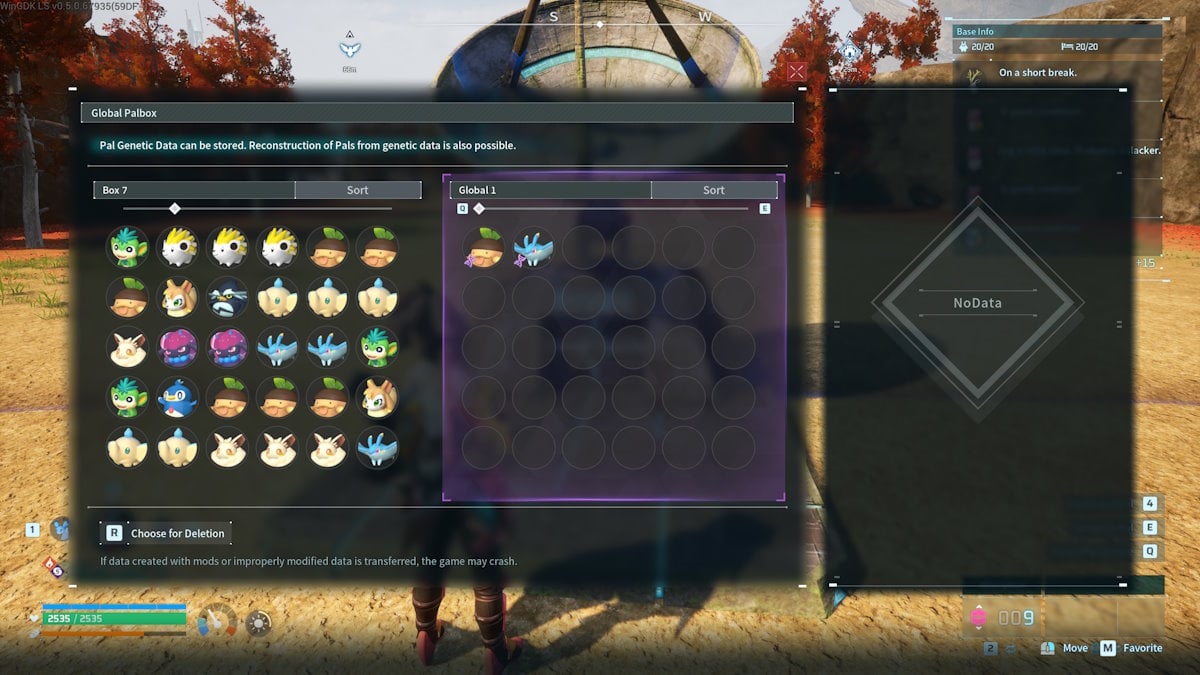Sort the Global 1 storage
This screenshot has height=675, width=1200.
pos(713,190)
